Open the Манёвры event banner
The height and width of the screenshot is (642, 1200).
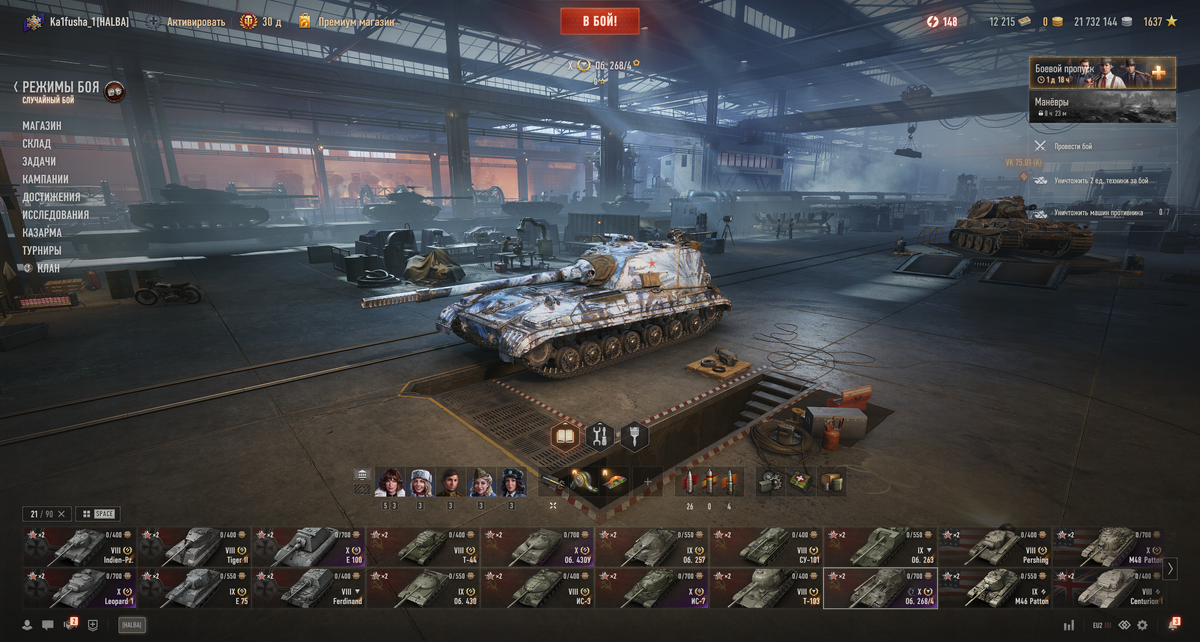[x=1102, y=107]
